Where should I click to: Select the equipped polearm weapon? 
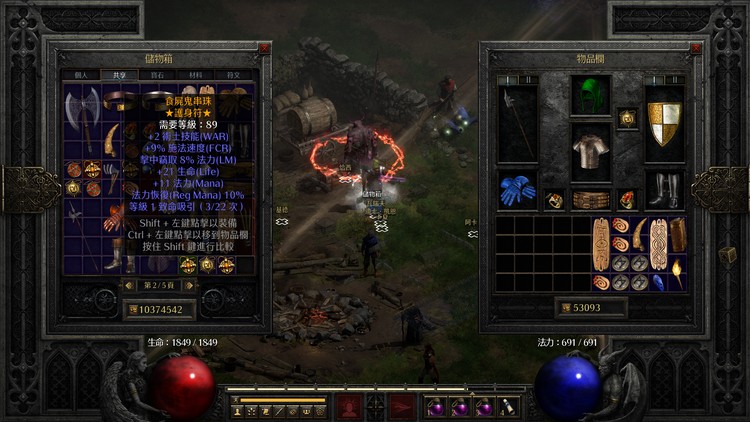tap(517, 122)
